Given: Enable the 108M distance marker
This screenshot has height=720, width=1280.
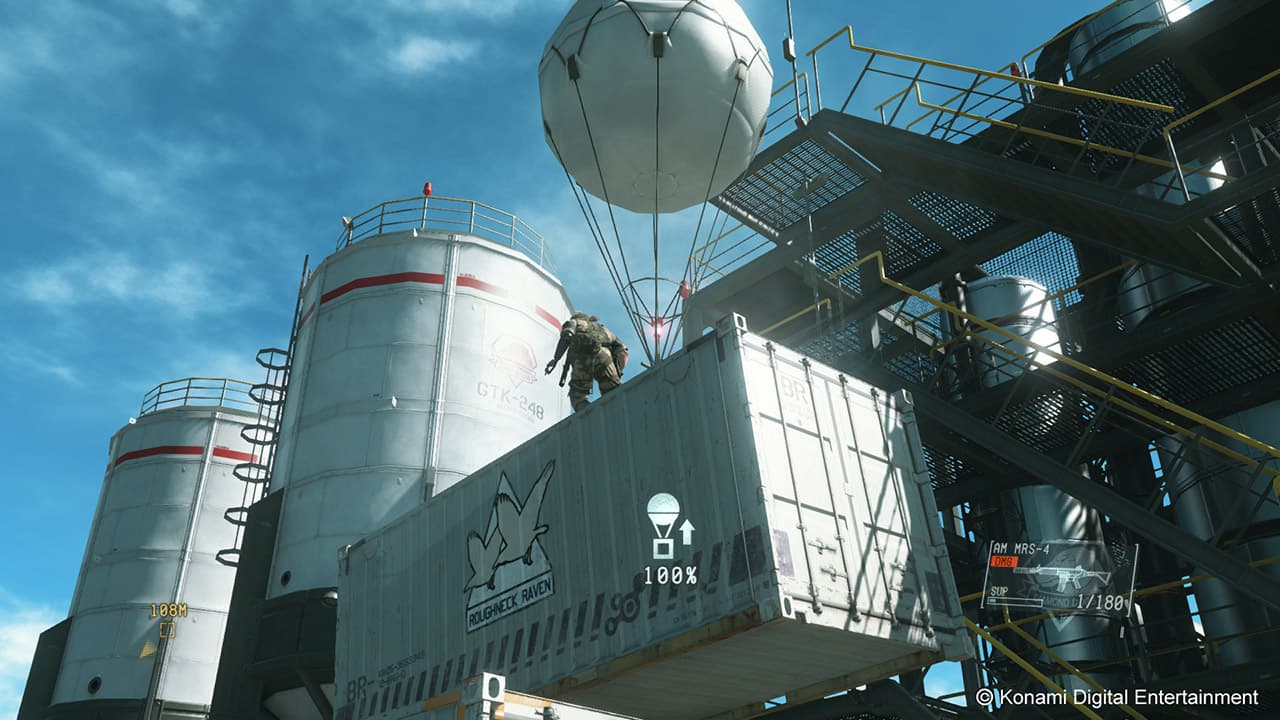Looking at the screenshot, I should pyautogui.click(x=169, y=610).
